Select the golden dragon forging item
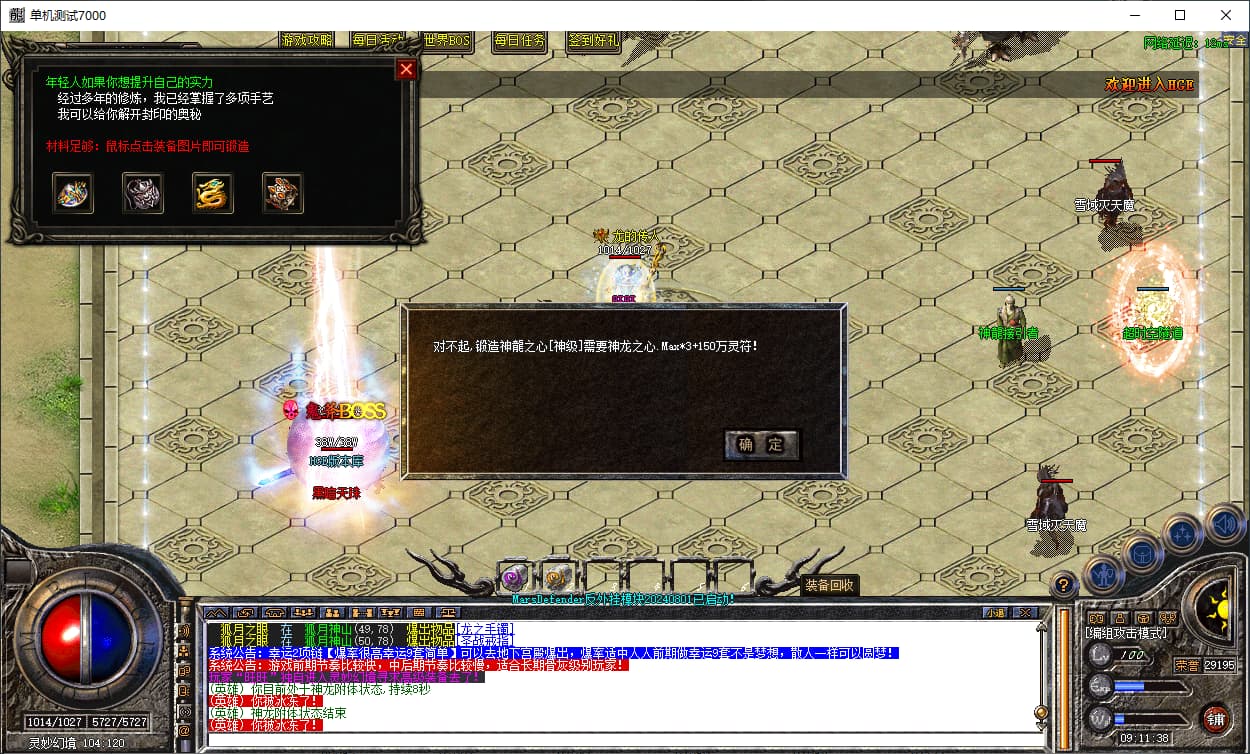Image resolution: width=1250 pixels, height=754 pixels. (213, 193)
